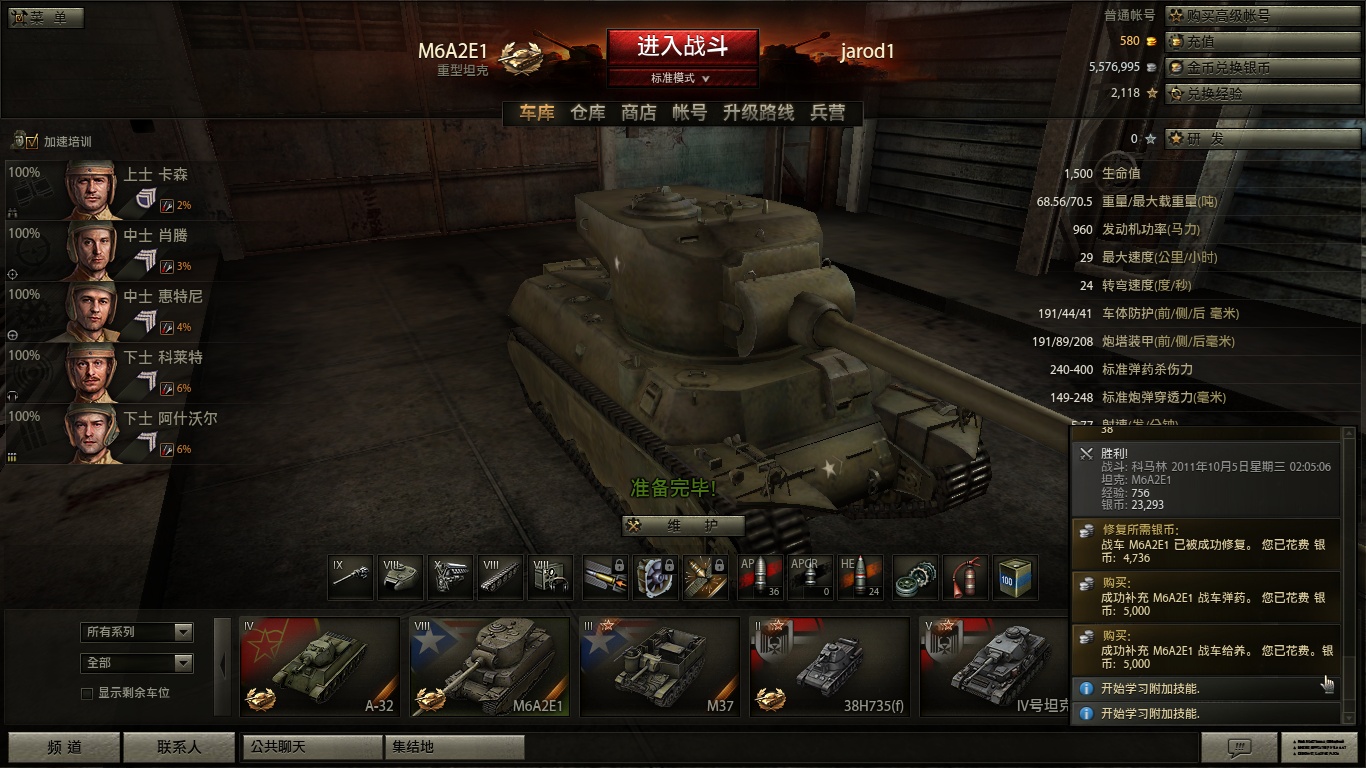
Task: Open the 标准模式 battle mode dropdown
Action: point(682,78)
